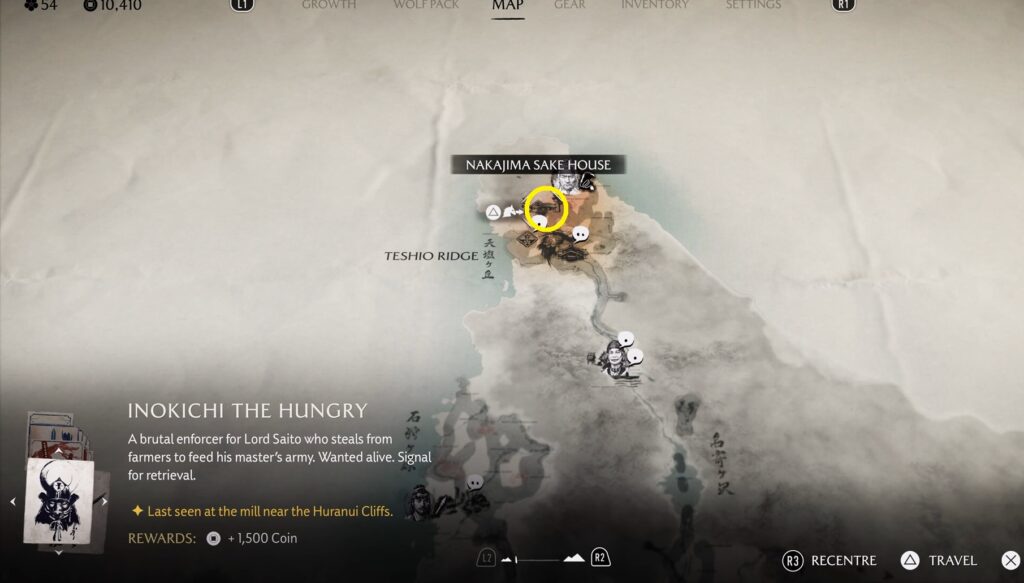
Task: Select the Map tab
Action: point(508,5)
